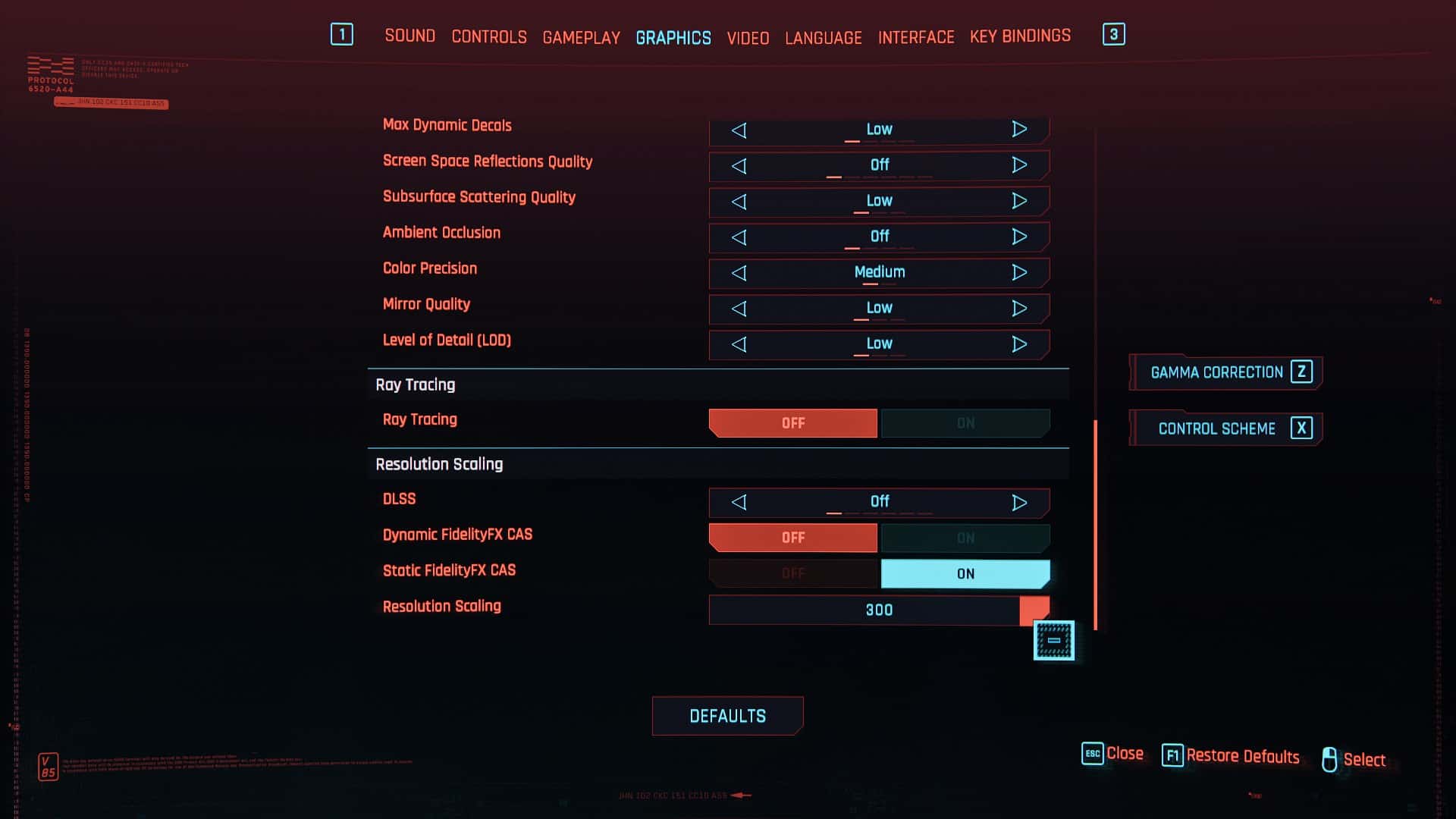Screen dimensions: 1456x819
Task: Open the Key Bindings tab
Action: tap(1020, 35)
